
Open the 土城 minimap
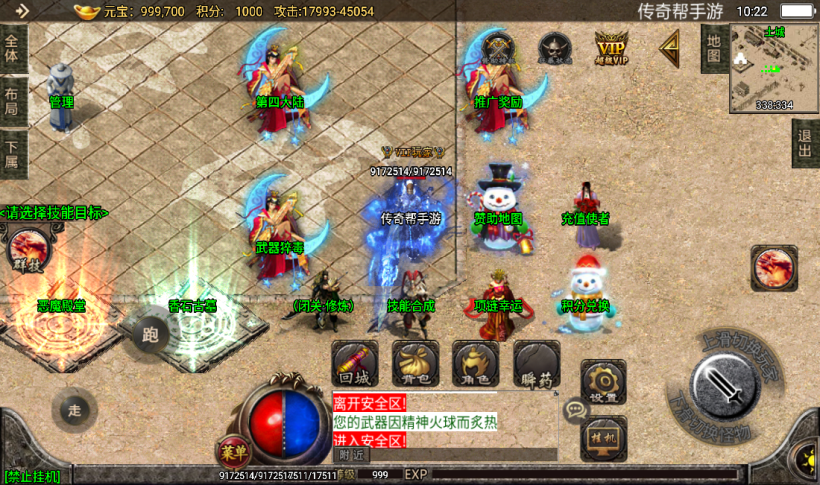pyautogui.click(x=774, y=66)
